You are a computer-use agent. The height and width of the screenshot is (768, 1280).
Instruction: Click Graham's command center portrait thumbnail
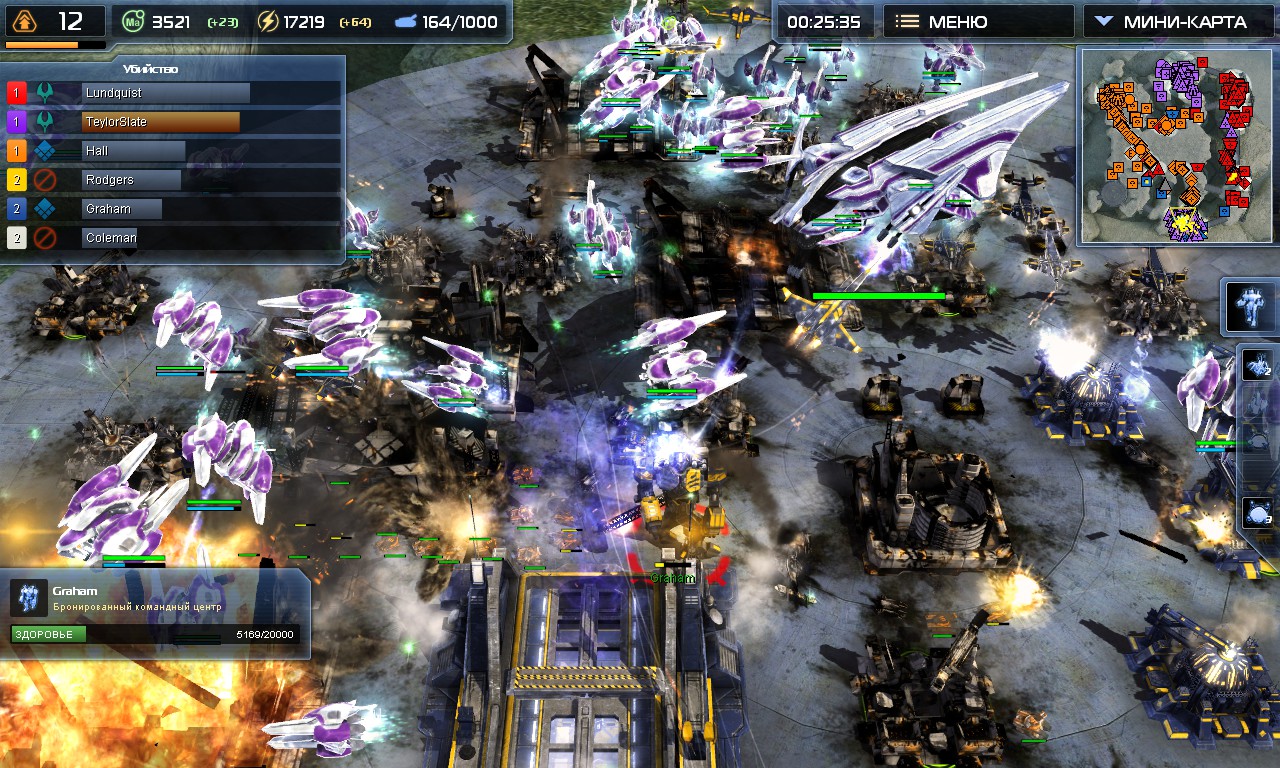coord(27,597)
